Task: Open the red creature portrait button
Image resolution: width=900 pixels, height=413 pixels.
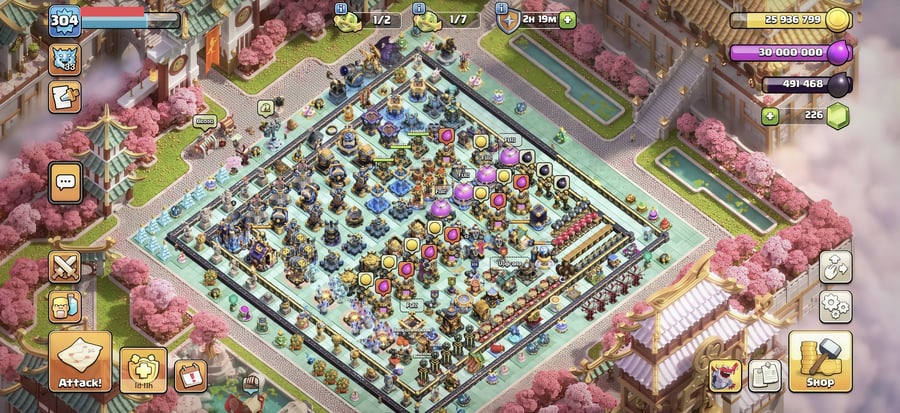Action: coord(725,375)
